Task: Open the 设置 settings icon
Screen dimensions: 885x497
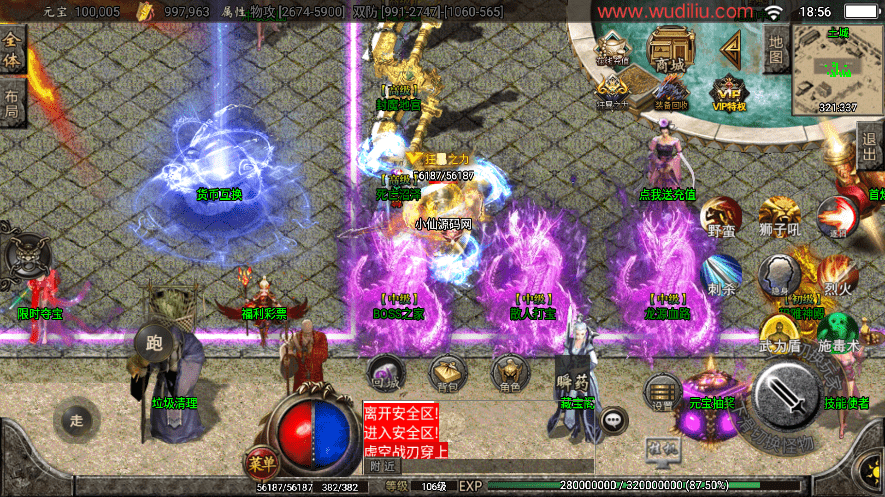Action: (662, 391)
